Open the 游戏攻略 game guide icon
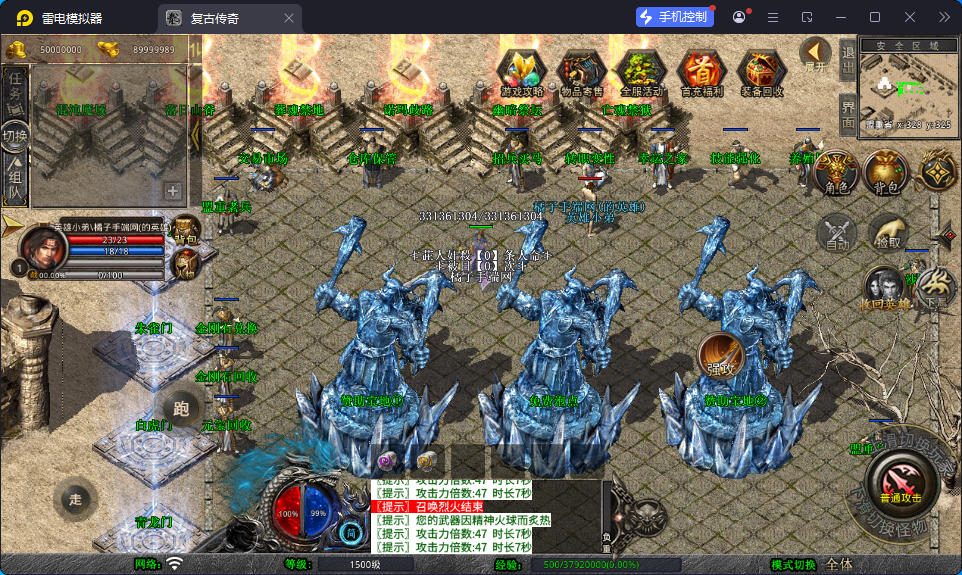Viewport: 962px width, 575px height. click(521, 72)
